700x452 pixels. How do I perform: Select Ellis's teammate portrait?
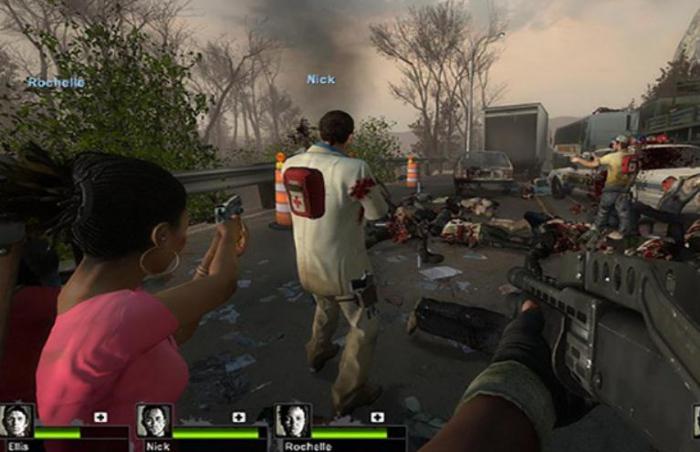pyautogui.click(x=17, y=420)
